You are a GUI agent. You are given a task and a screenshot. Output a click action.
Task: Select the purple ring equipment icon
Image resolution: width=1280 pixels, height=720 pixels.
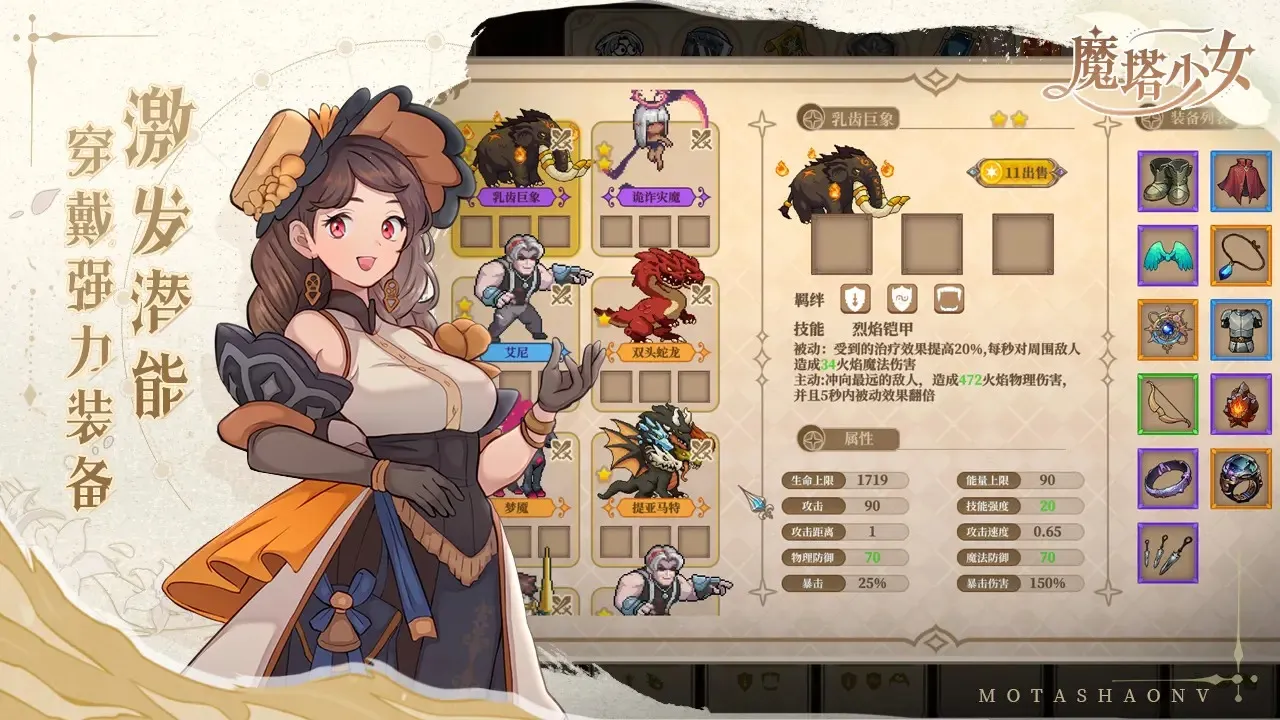tap(1166, 480)
